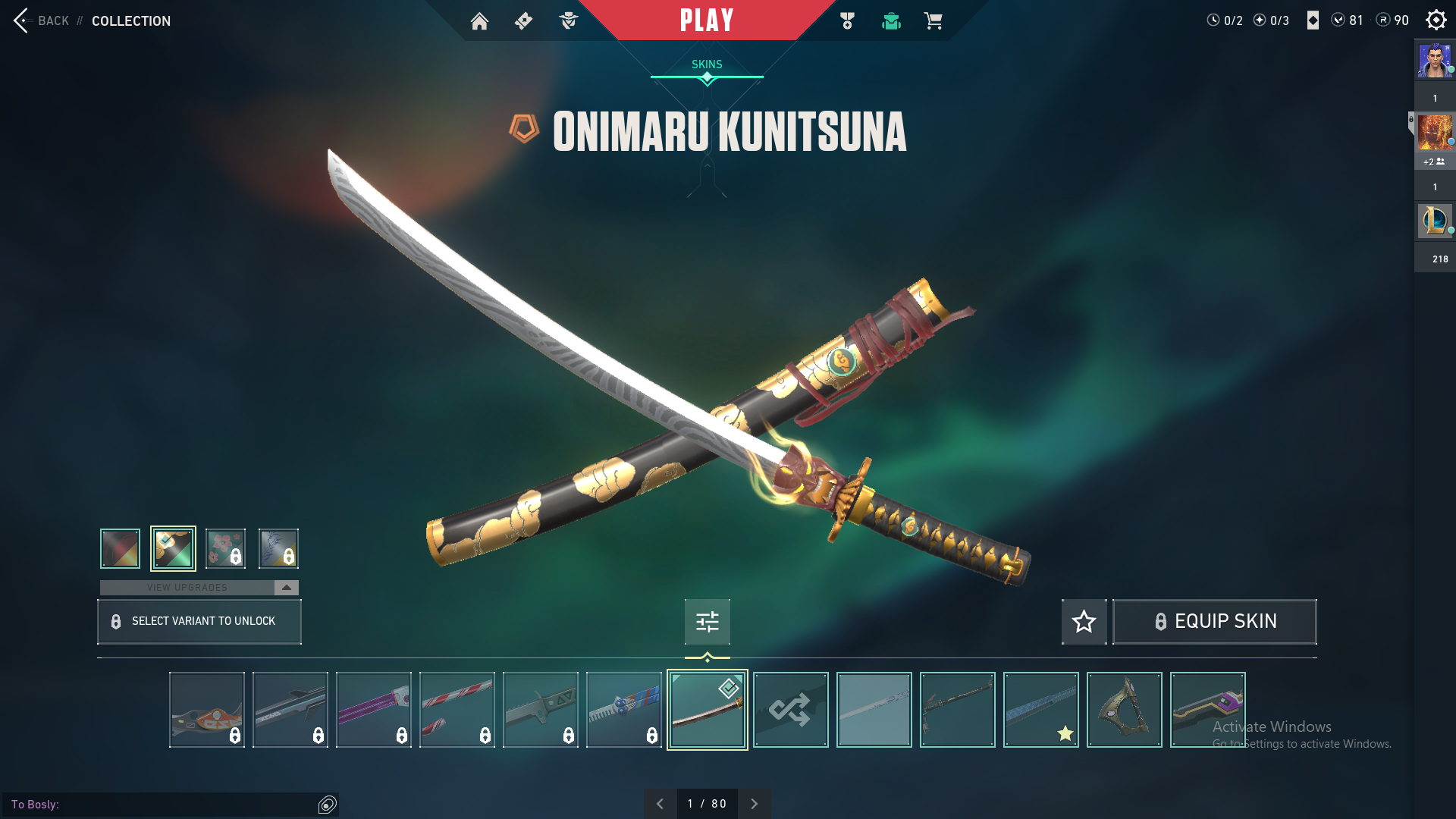Click the red PLAY button
The image size is (1456, 819).
coord(706,20)
